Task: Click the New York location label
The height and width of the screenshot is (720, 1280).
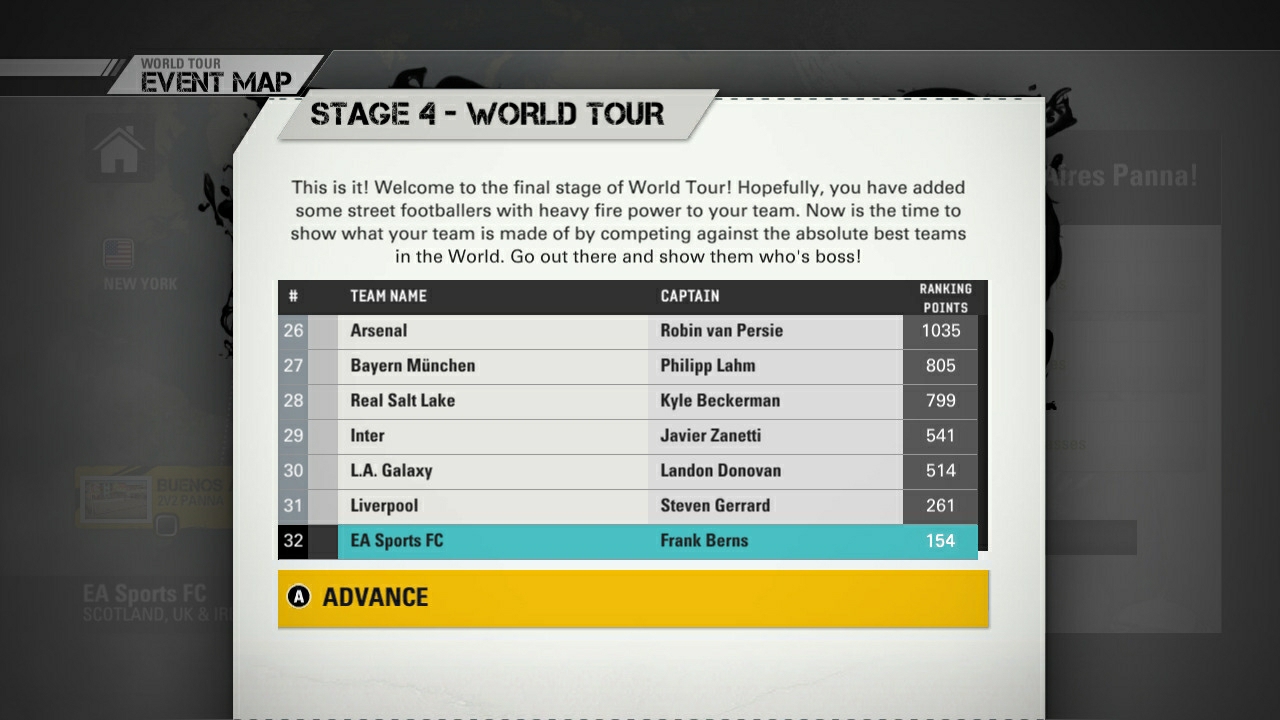Action: (139, 283)
